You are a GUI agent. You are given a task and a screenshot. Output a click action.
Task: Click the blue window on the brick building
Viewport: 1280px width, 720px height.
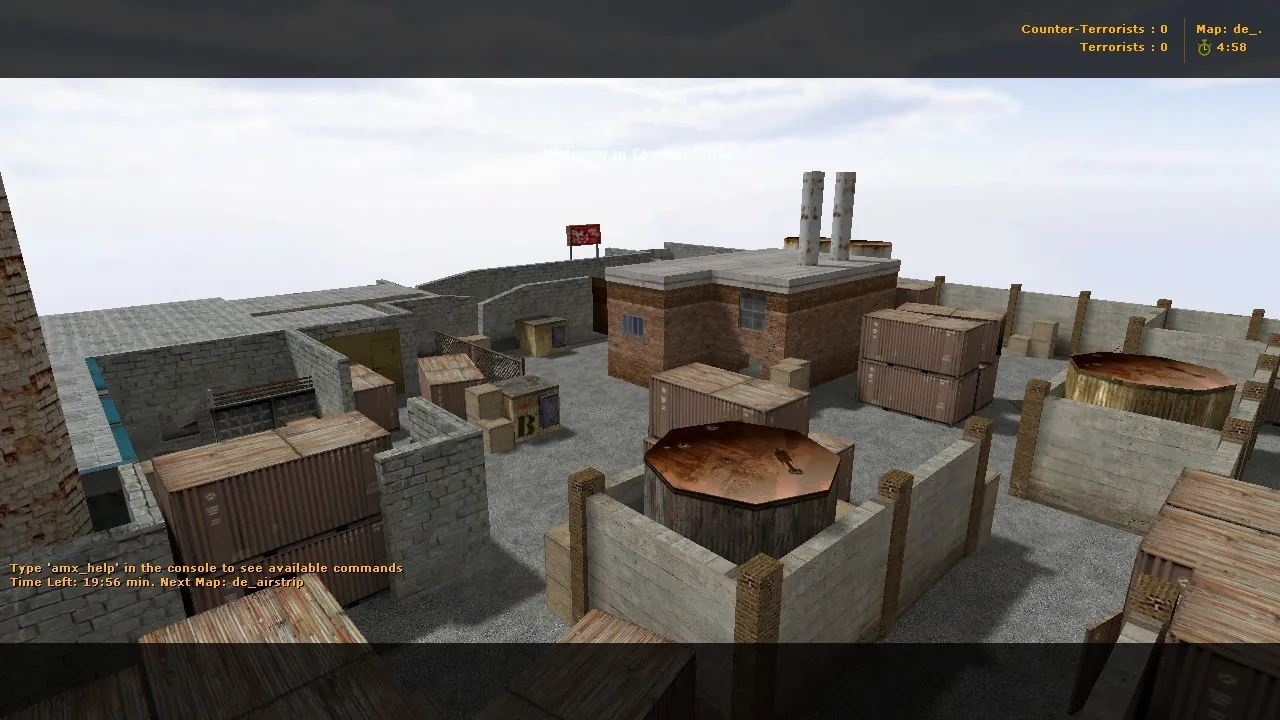pos(634,326)
